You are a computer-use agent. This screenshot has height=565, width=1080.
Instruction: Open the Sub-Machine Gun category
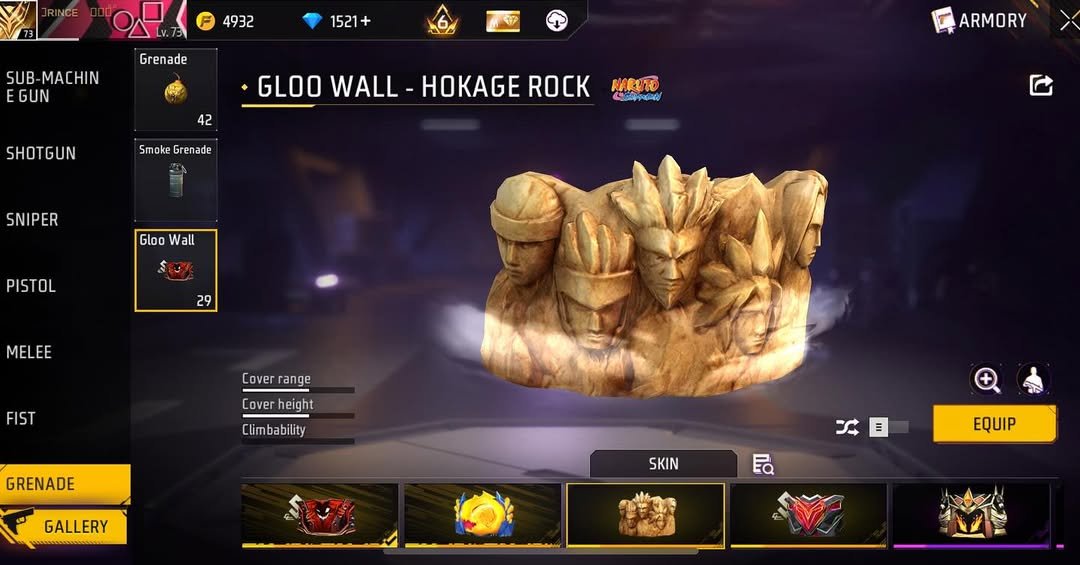tap(53, 87)
